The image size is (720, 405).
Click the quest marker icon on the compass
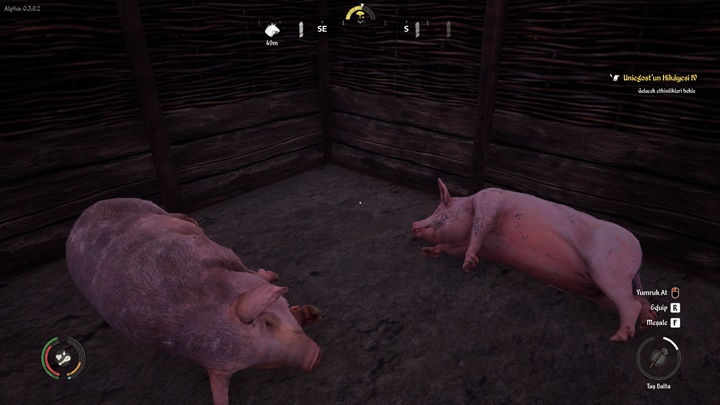click(273, 30)
